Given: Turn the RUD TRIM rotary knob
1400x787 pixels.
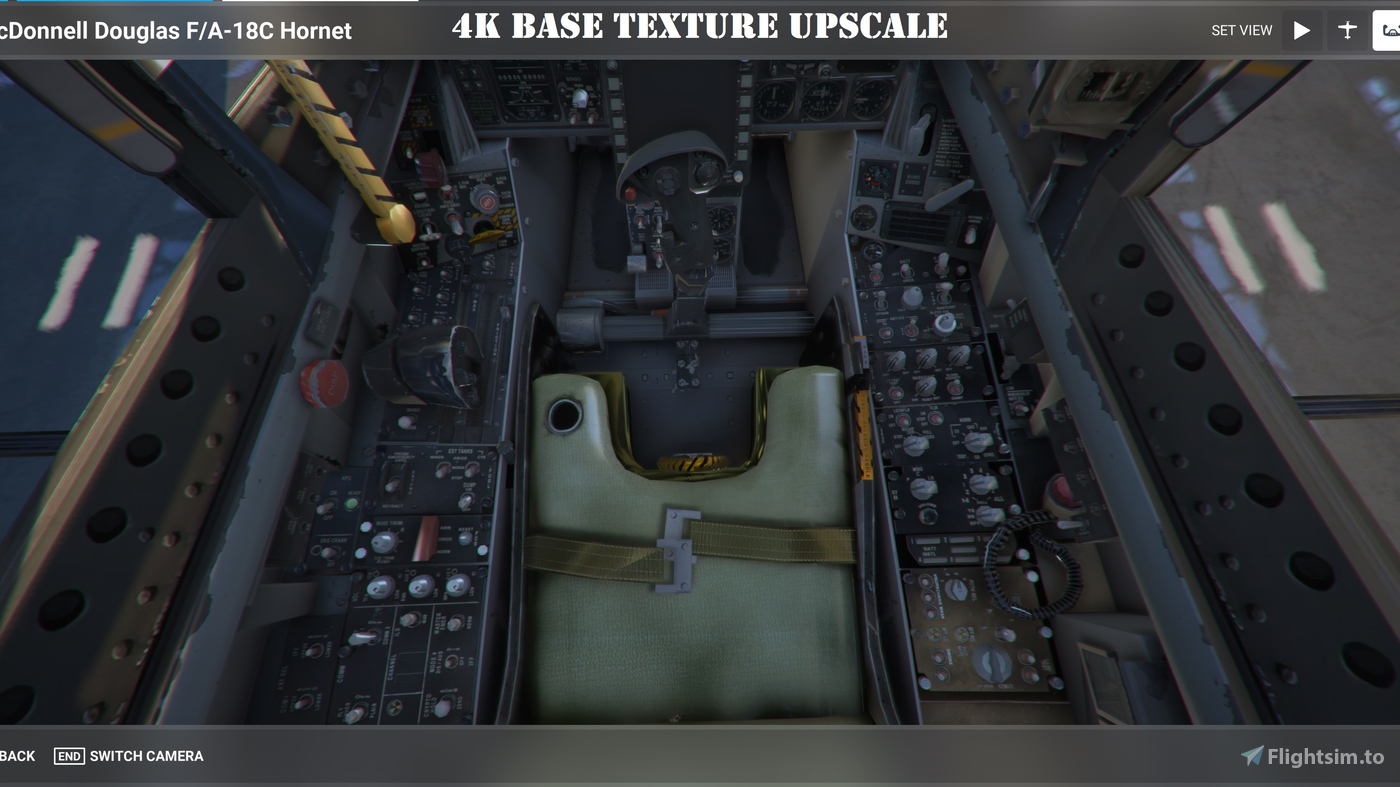Looking at the screenshot, I should tap(383, 544).
